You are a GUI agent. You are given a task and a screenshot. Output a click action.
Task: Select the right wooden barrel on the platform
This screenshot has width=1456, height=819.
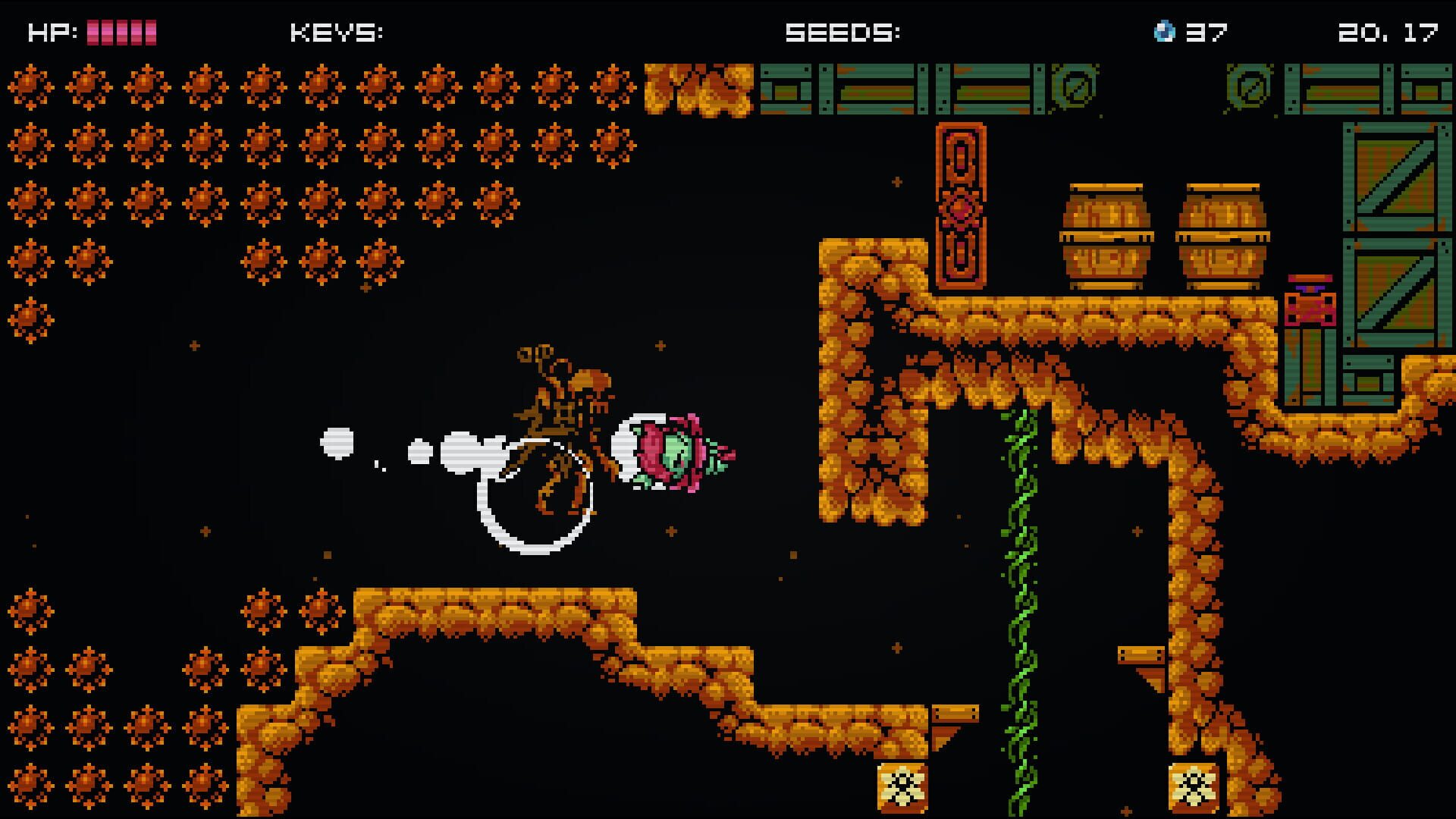pyautogui.click(x=1225, y=235)
